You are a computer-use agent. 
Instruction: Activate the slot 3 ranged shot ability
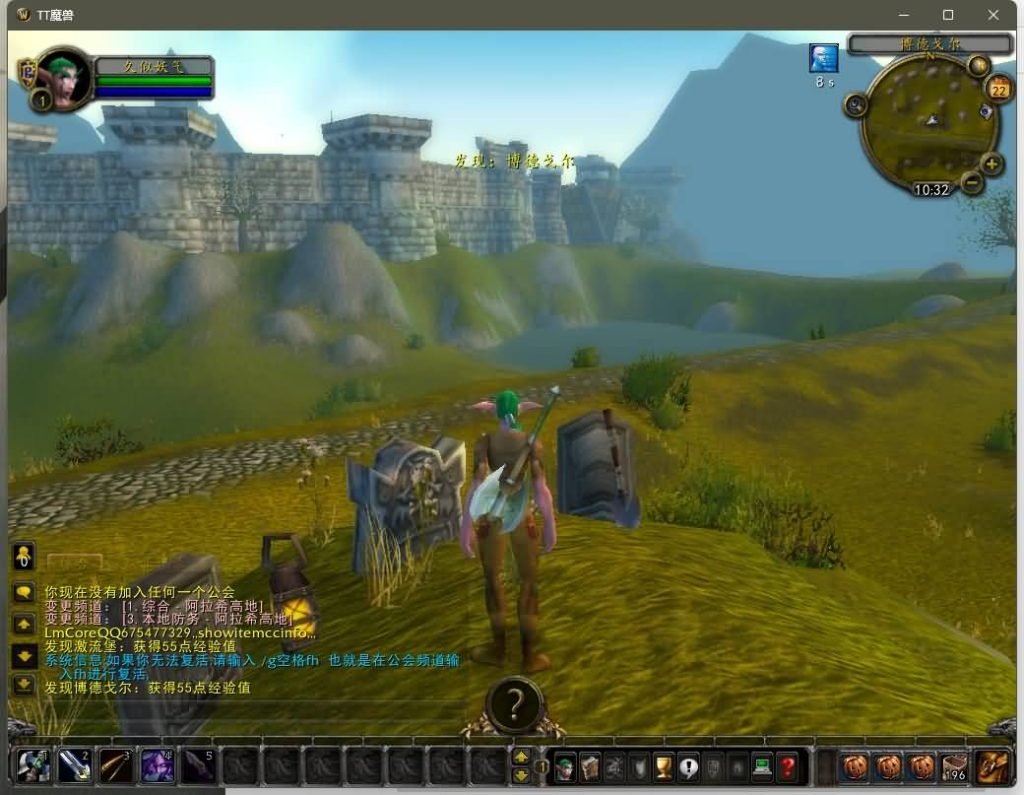(116, 767)
